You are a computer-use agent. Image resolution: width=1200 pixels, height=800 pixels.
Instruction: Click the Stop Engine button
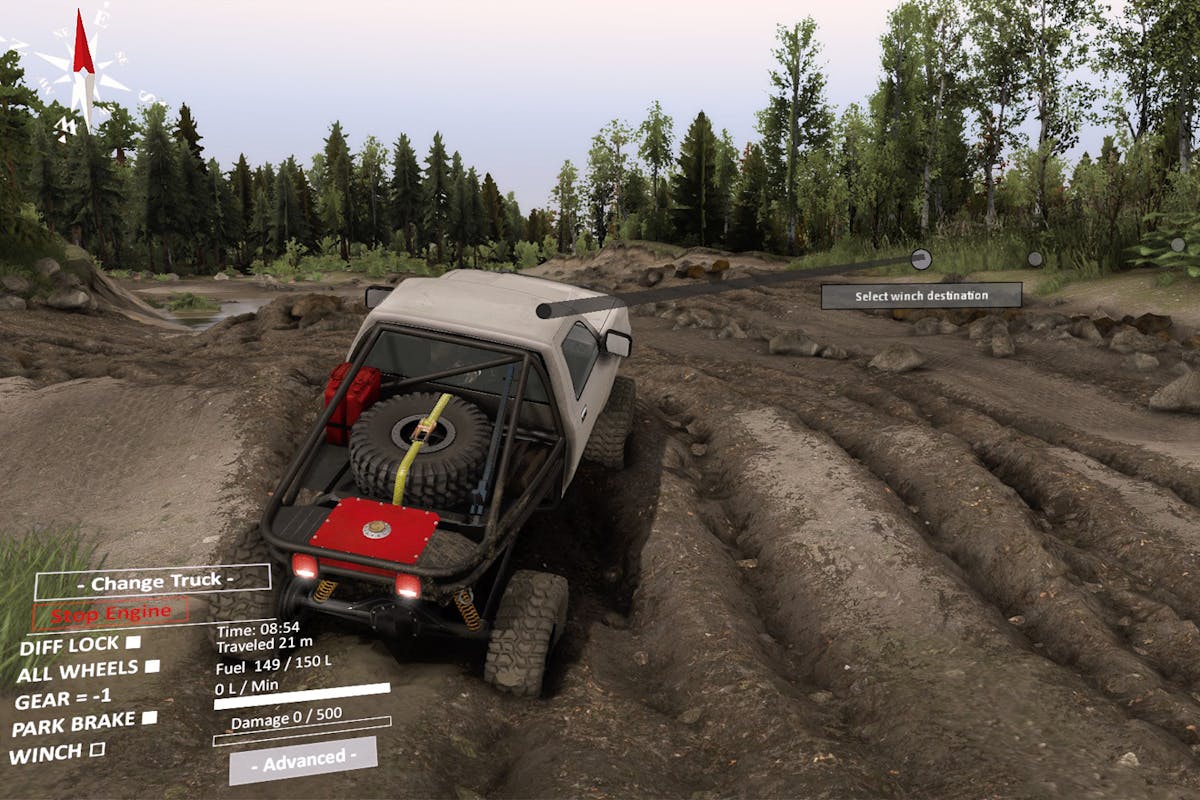pyautogui.click(x=110, y=613)
